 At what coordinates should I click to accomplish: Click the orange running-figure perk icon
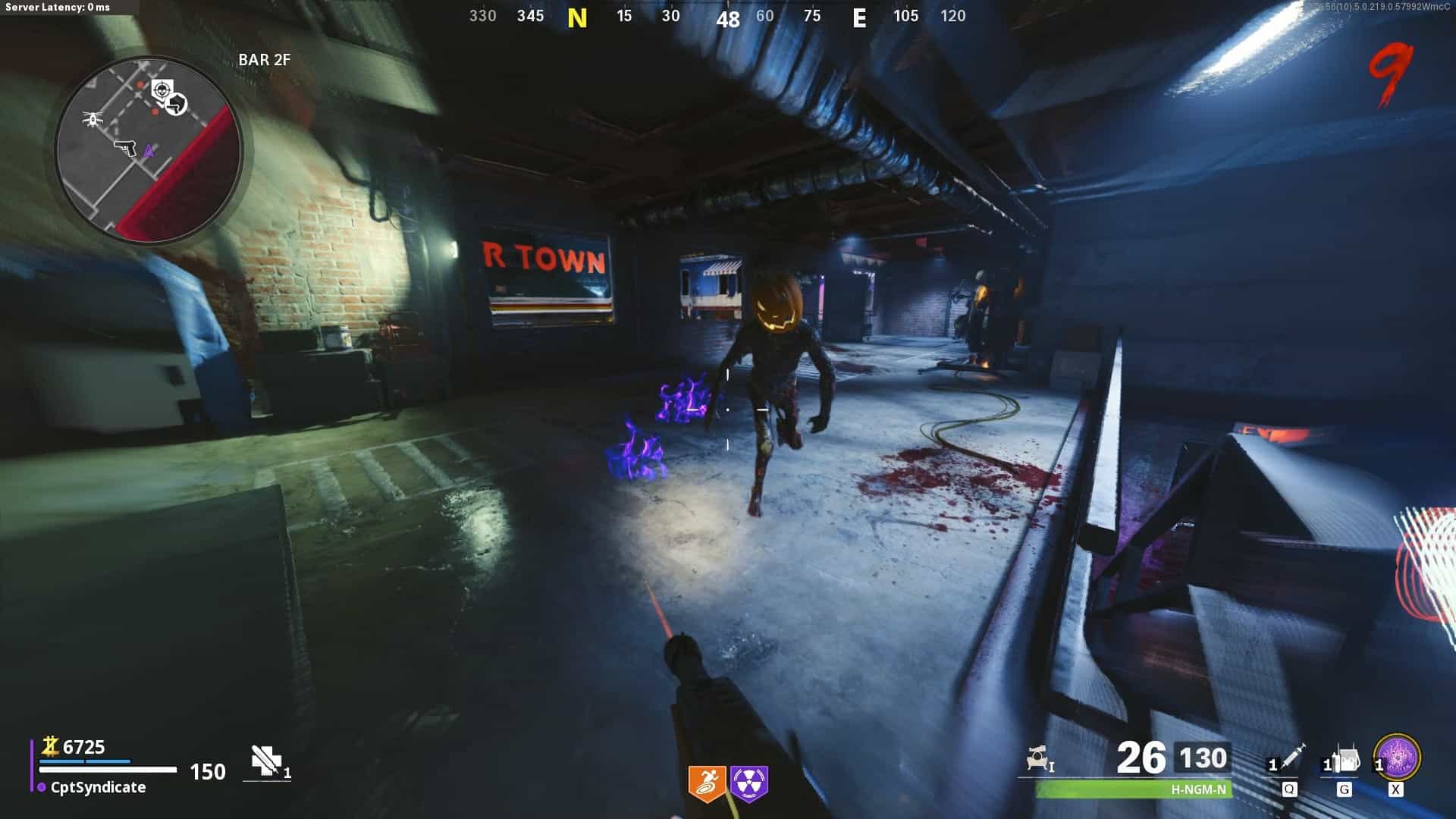pyautogui.click(x=707, y=783)
